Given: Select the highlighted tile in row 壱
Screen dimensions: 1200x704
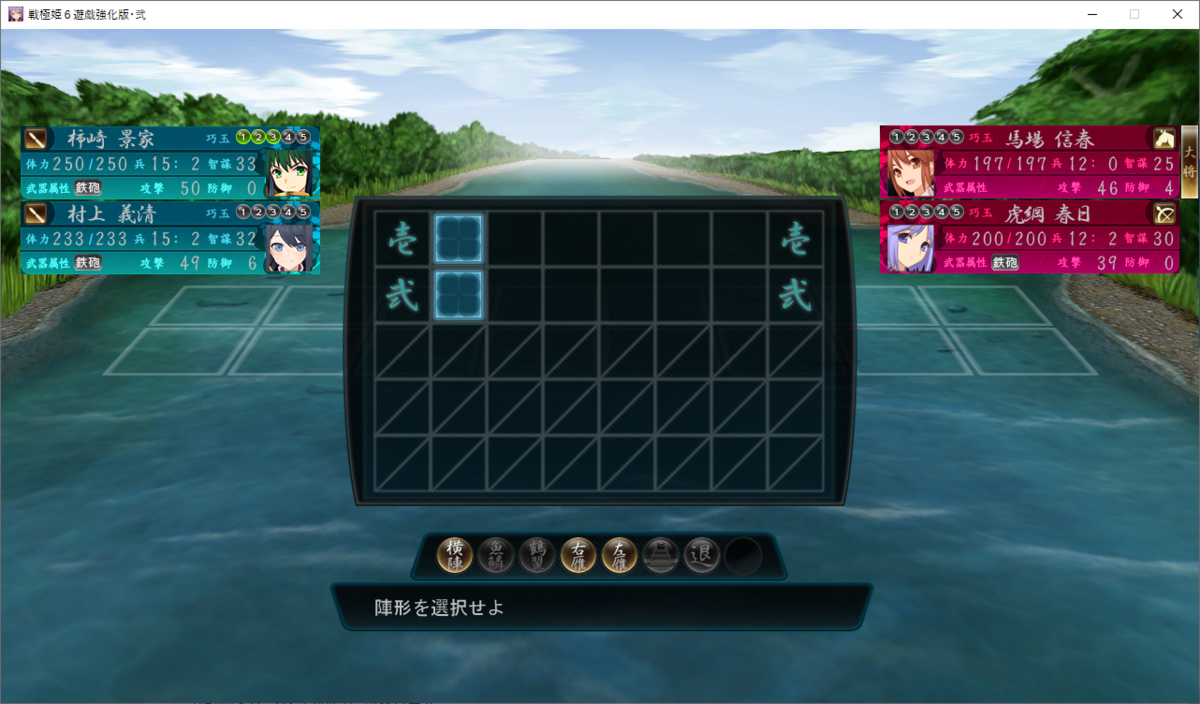Looking at the screenshot, I should pyautogui.click(x=459, y=238).
